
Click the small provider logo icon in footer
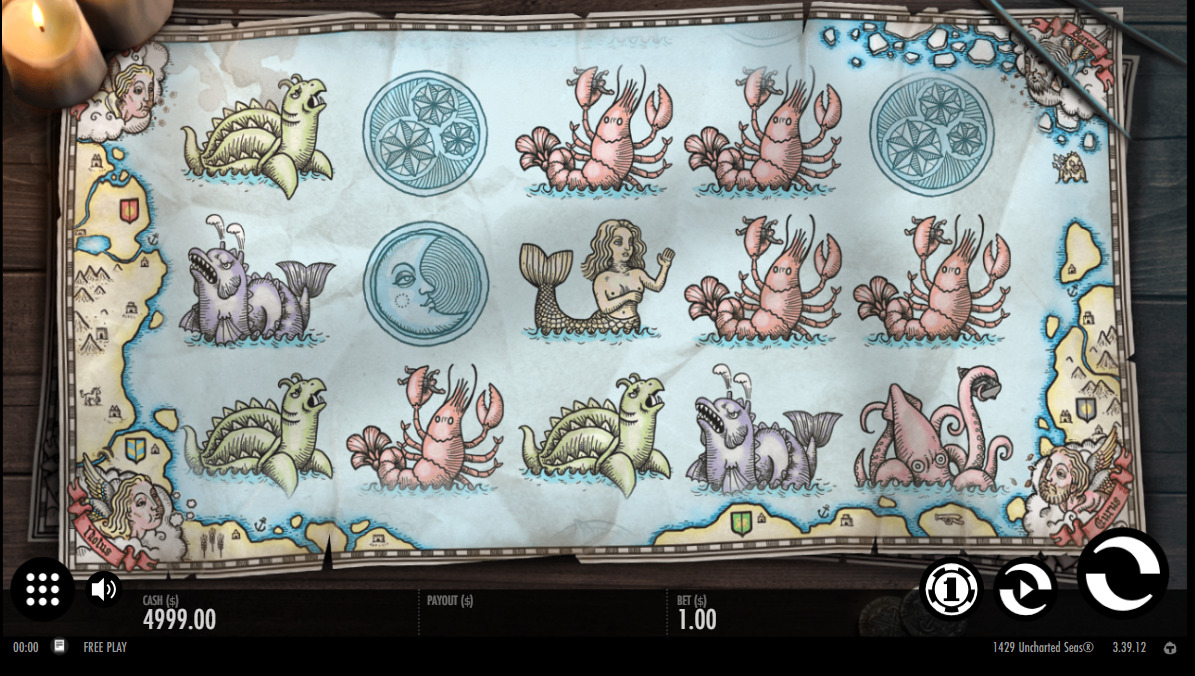[1170, 648]
